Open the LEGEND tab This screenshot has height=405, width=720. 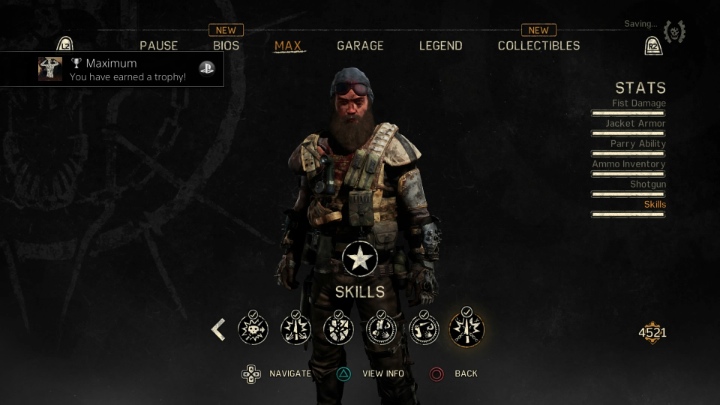(x=440, y=46)
